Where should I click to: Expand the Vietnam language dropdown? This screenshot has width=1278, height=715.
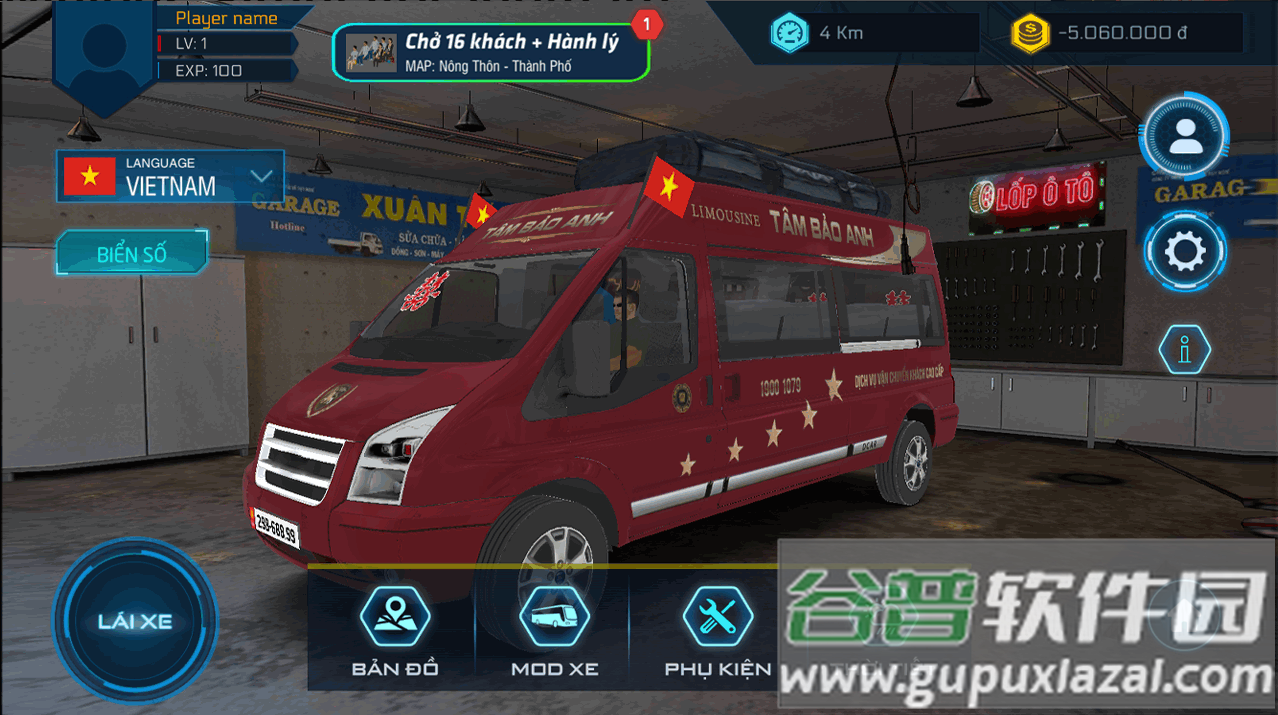click(x=261, y=177)
